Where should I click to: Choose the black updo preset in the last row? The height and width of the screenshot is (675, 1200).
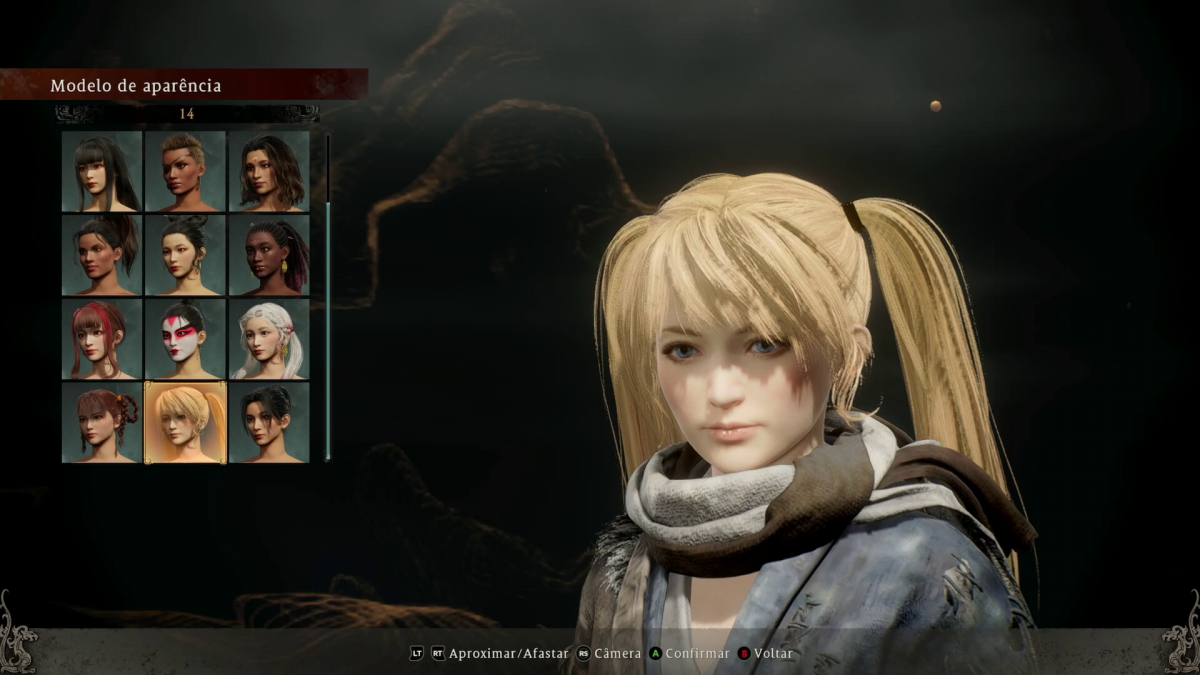tap(268, 422)
